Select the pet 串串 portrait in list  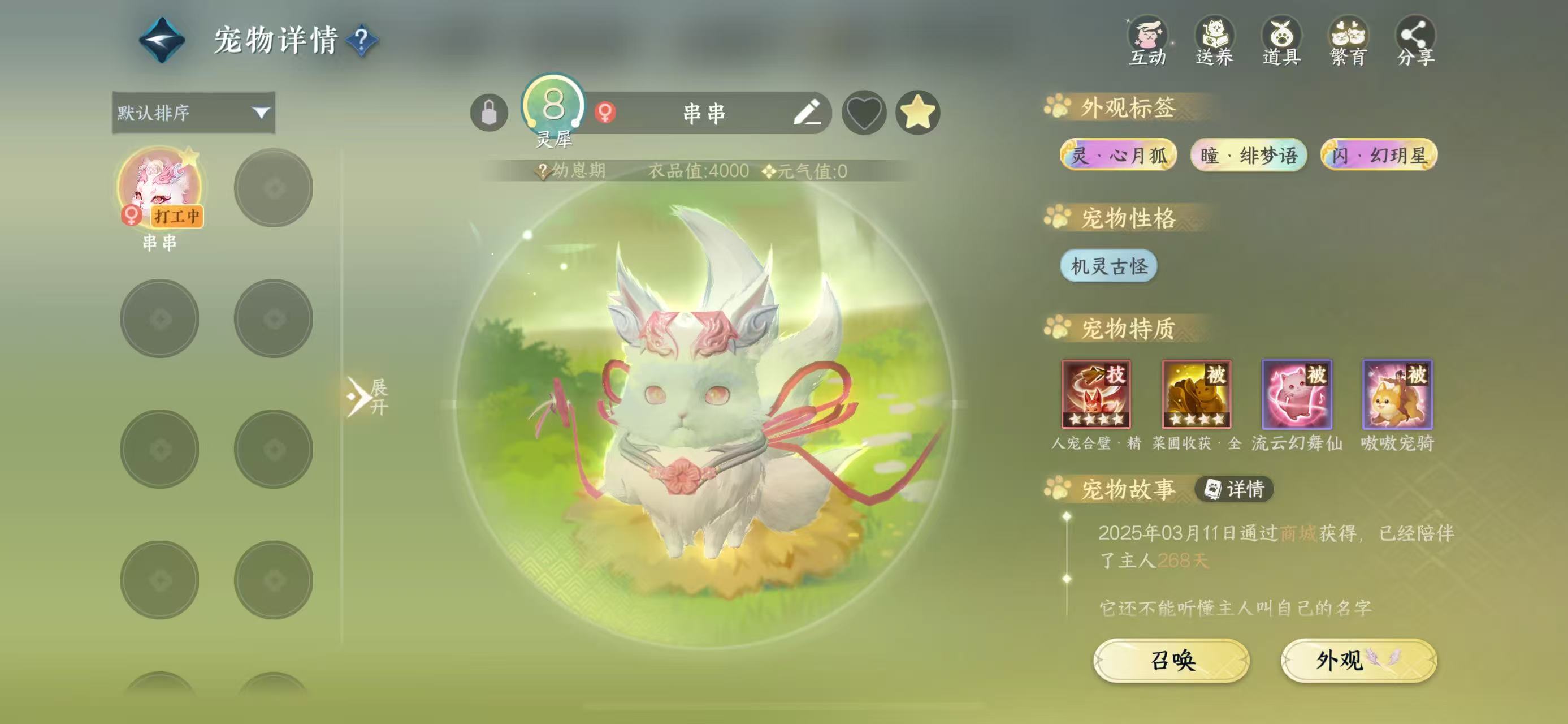click(160, 187)
